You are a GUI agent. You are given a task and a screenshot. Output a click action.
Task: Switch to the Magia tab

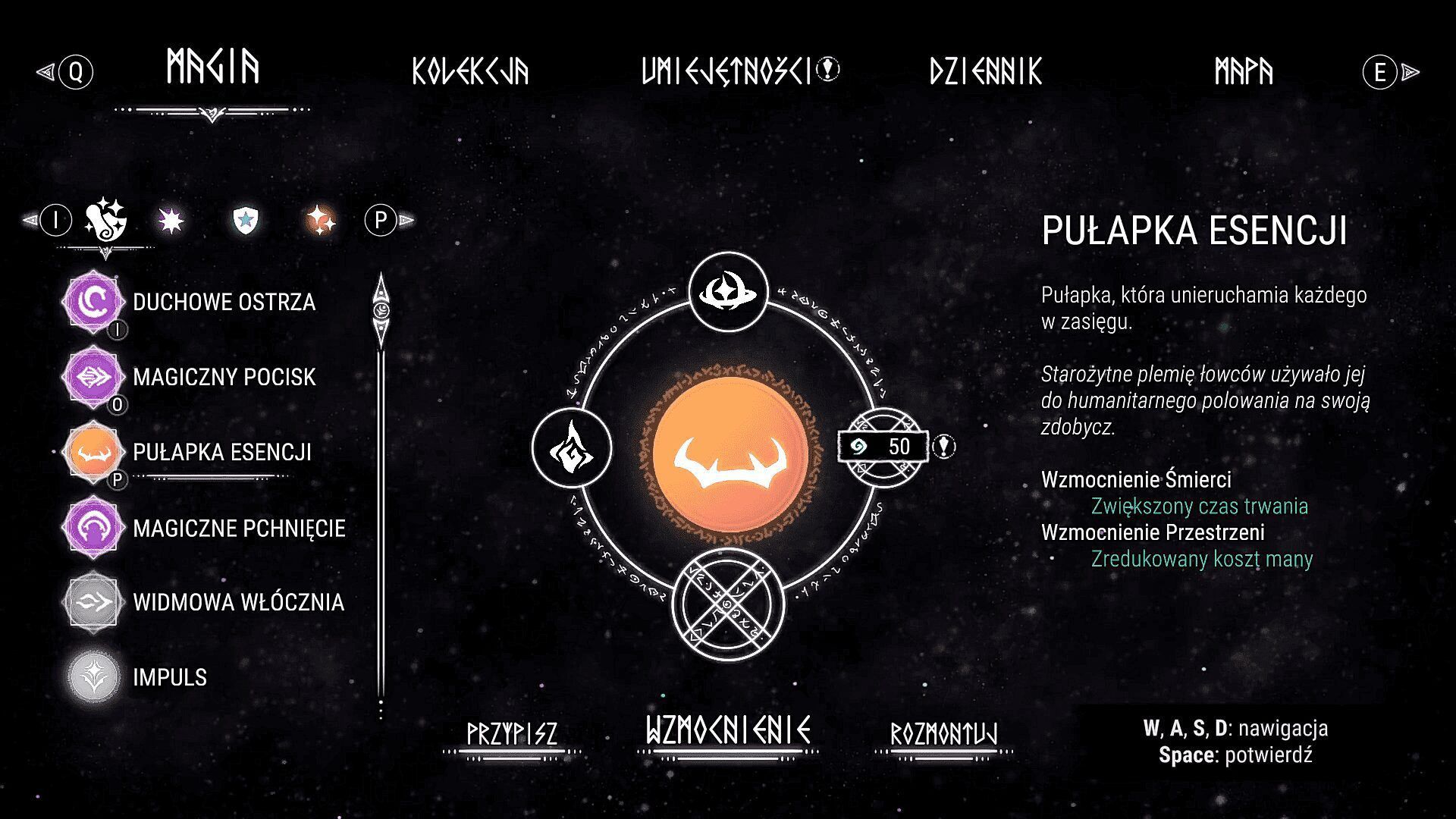tap(212, 68)
